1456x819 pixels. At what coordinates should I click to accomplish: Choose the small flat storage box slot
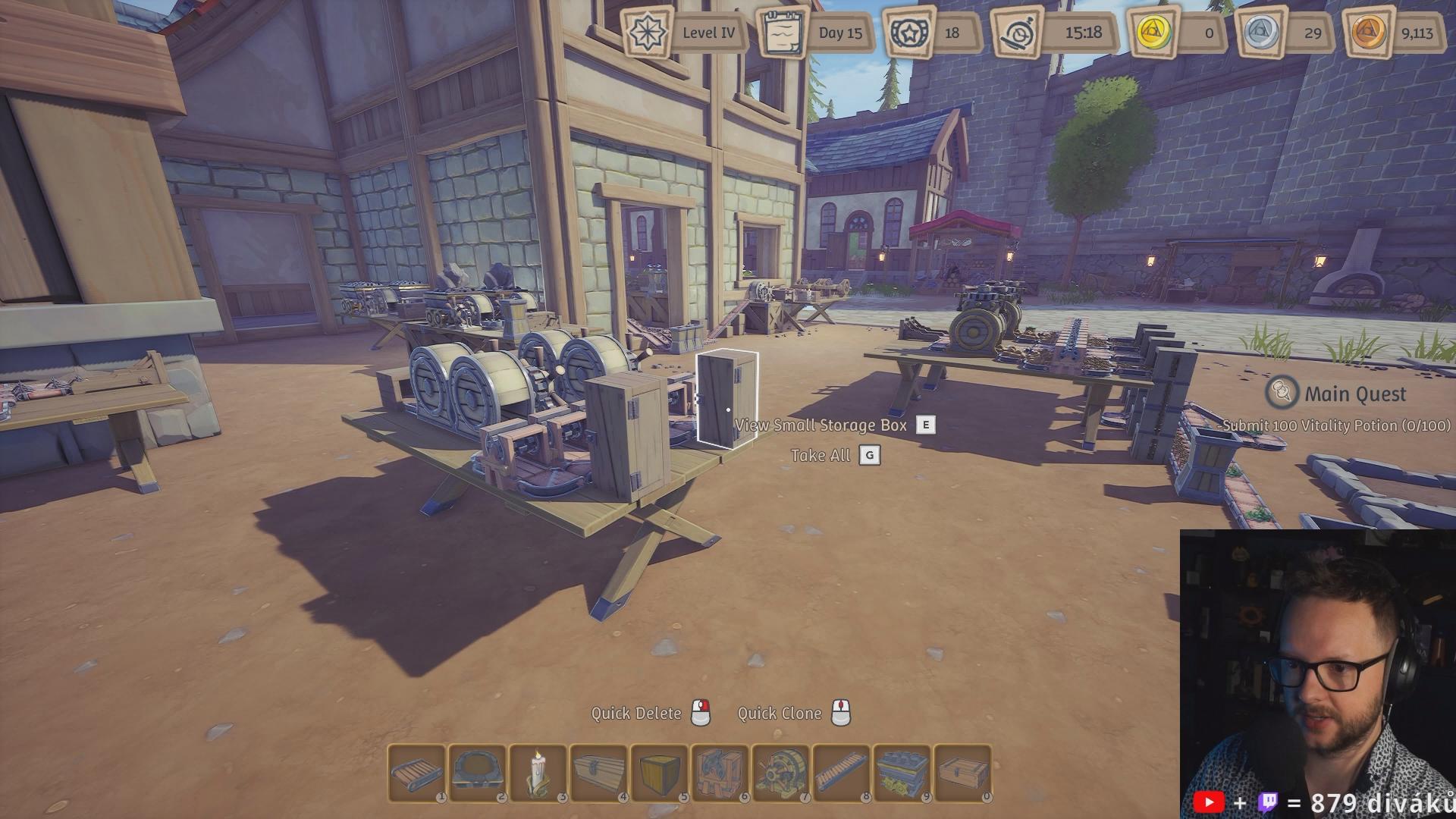[x=962, y=773]
